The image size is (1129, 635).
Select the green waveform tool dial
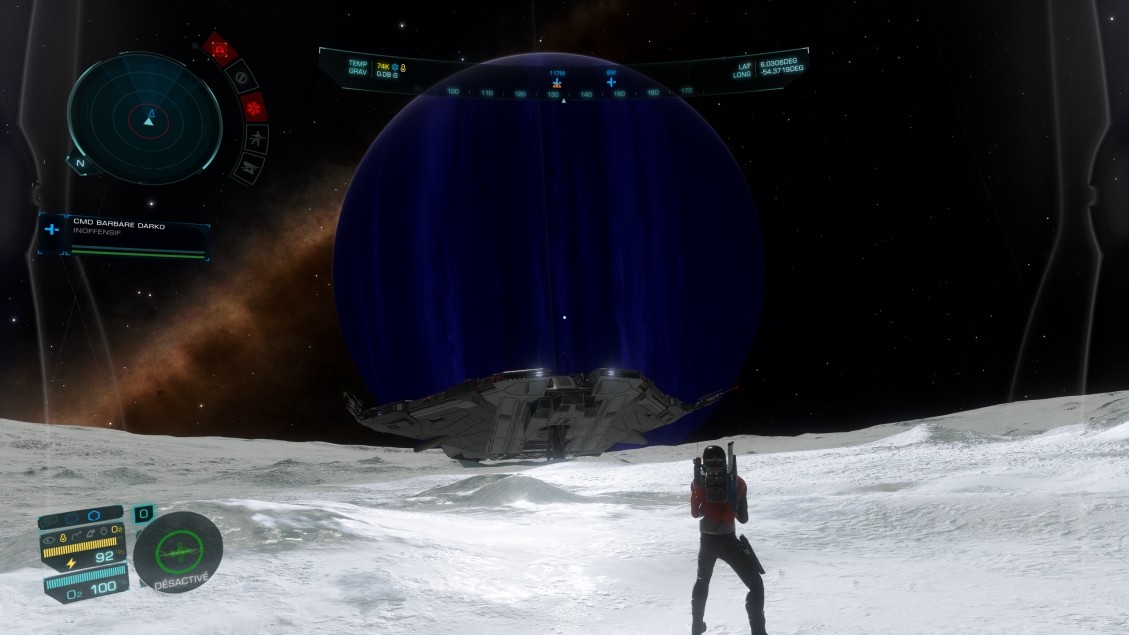[x=178, y=550]
